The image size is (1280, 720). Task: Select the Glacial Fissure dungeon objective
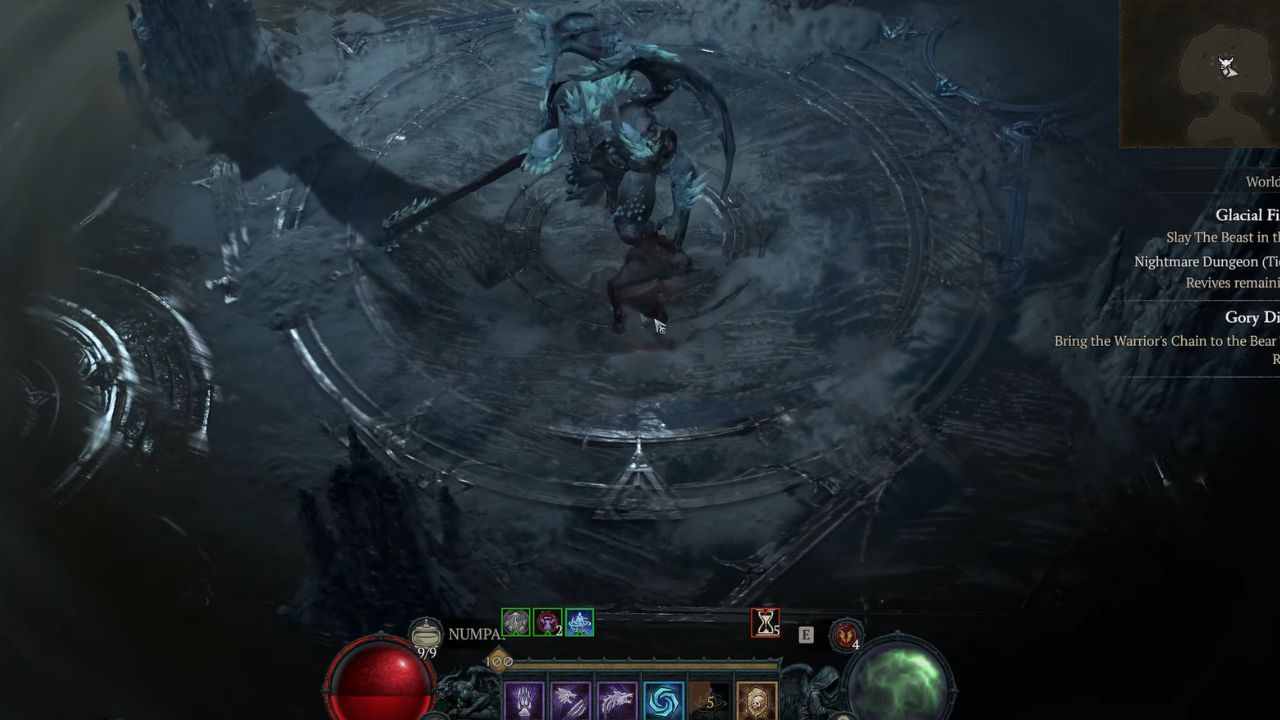pos(1246,215)
